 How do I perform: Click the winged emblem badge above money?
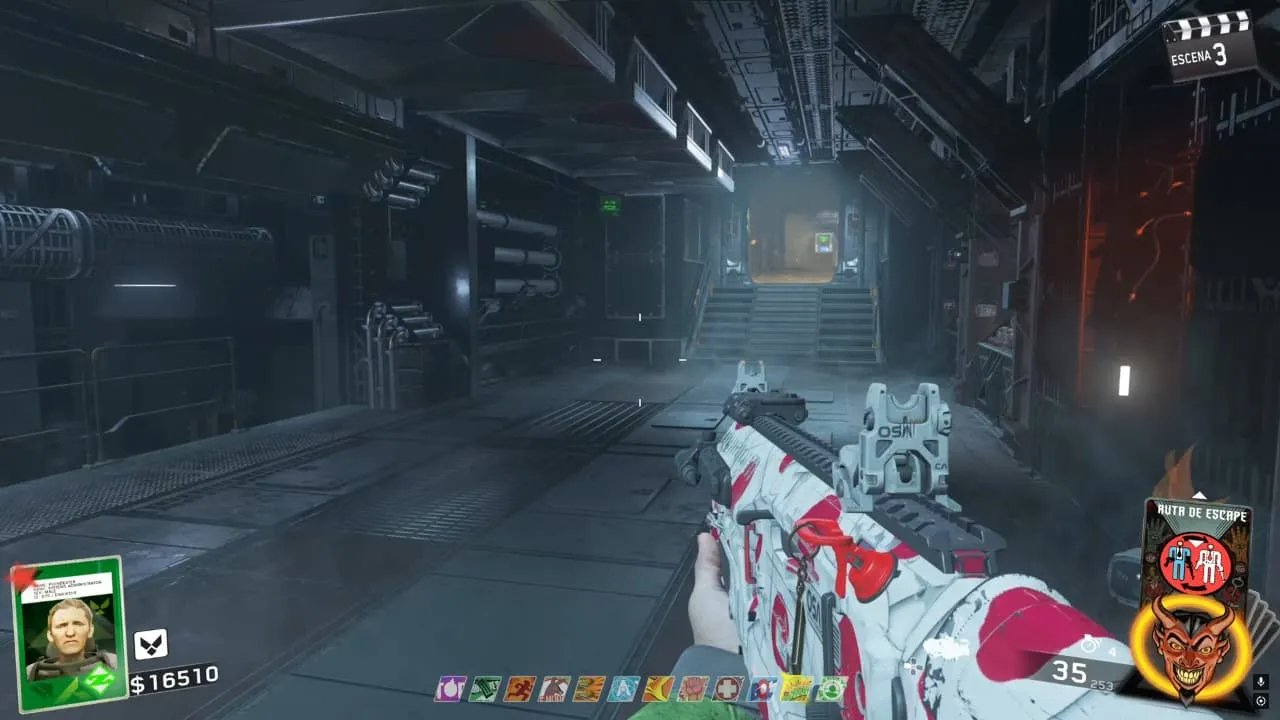click(x=151, y=643)
